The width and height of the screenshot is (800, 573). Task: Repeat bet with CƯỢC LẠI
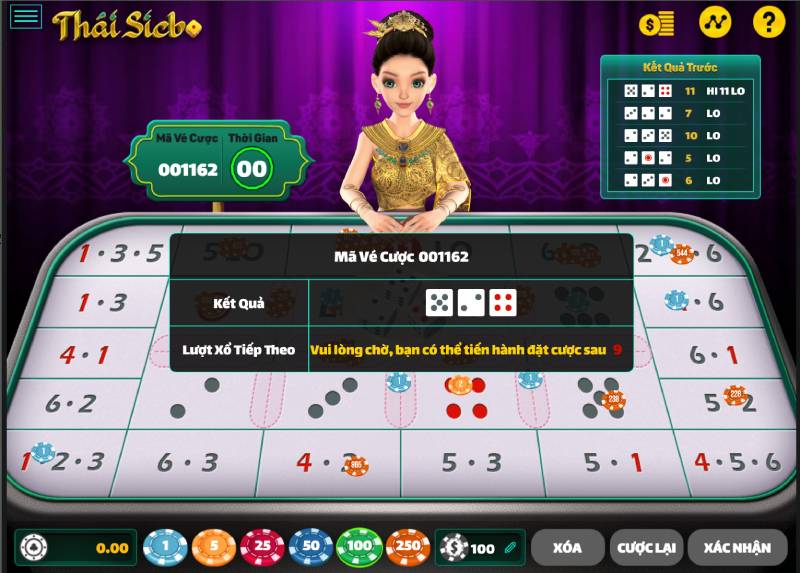coord(645,547)
